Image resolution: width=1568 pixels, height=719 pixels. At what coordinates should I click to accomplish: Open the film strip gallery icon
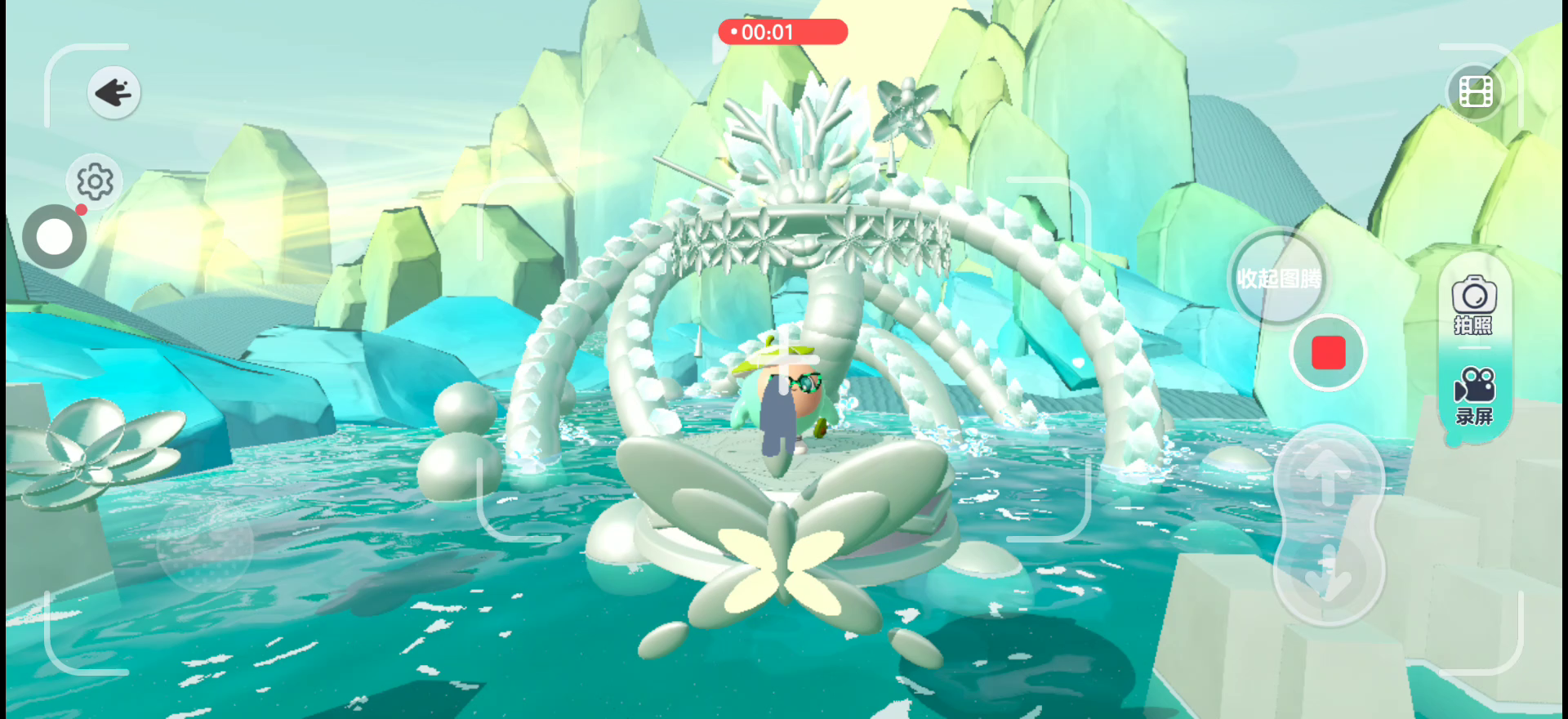[1475, 92]
